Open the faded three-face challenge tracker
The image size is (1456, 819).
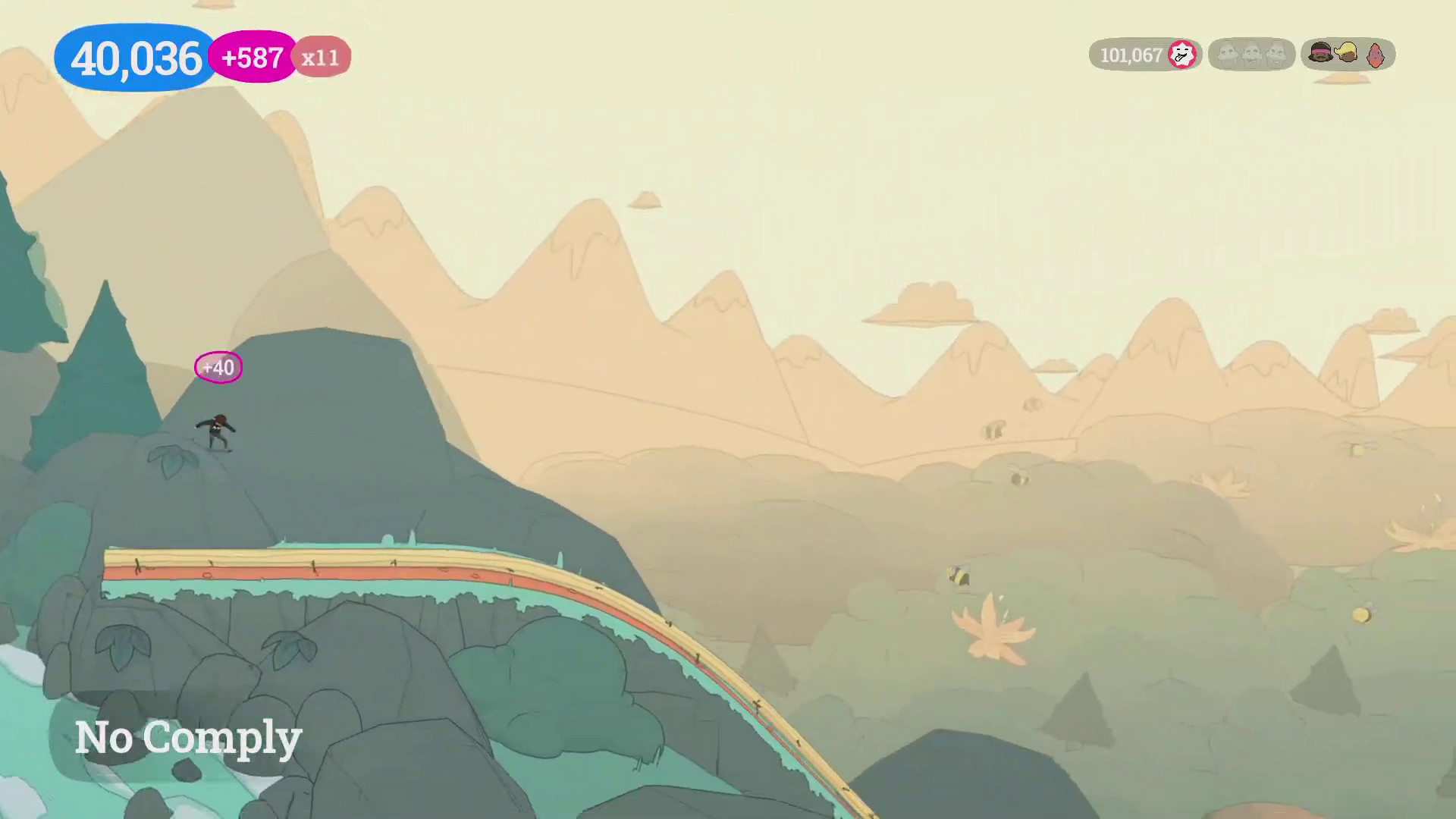click(1251, 55)
